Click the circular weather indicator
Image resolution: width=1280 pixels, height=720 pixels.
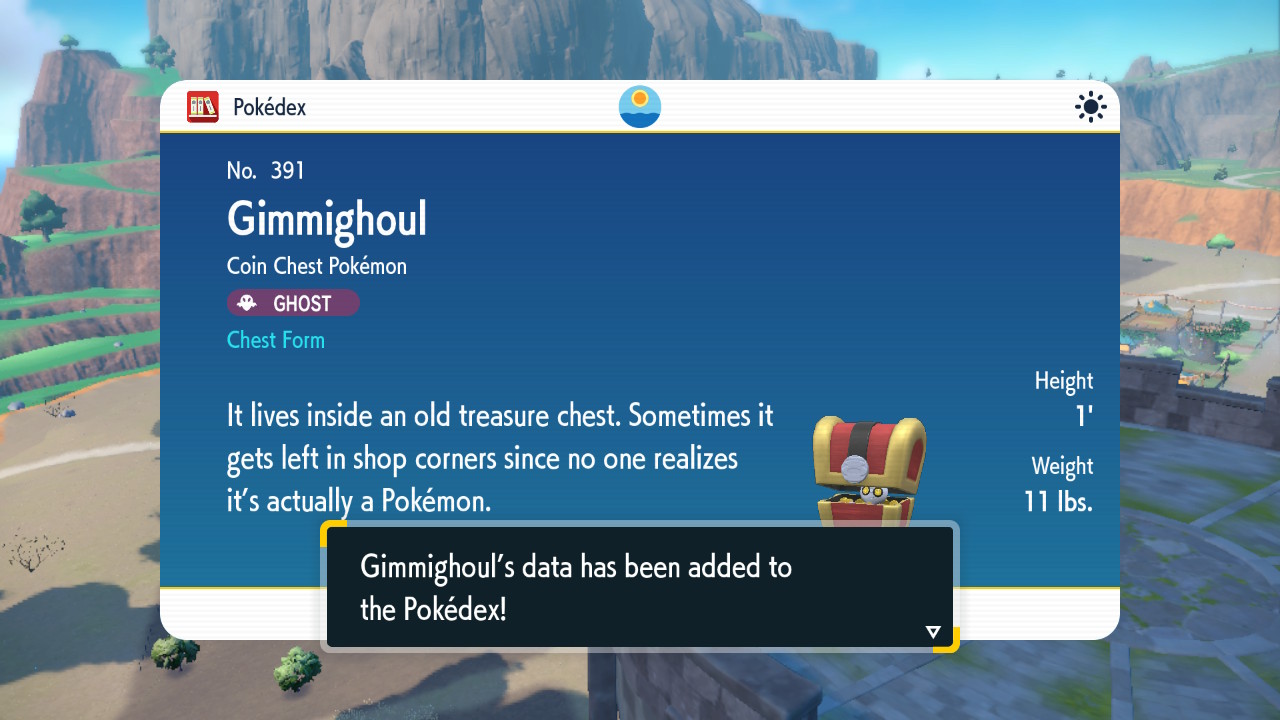[x=639, y=106]
